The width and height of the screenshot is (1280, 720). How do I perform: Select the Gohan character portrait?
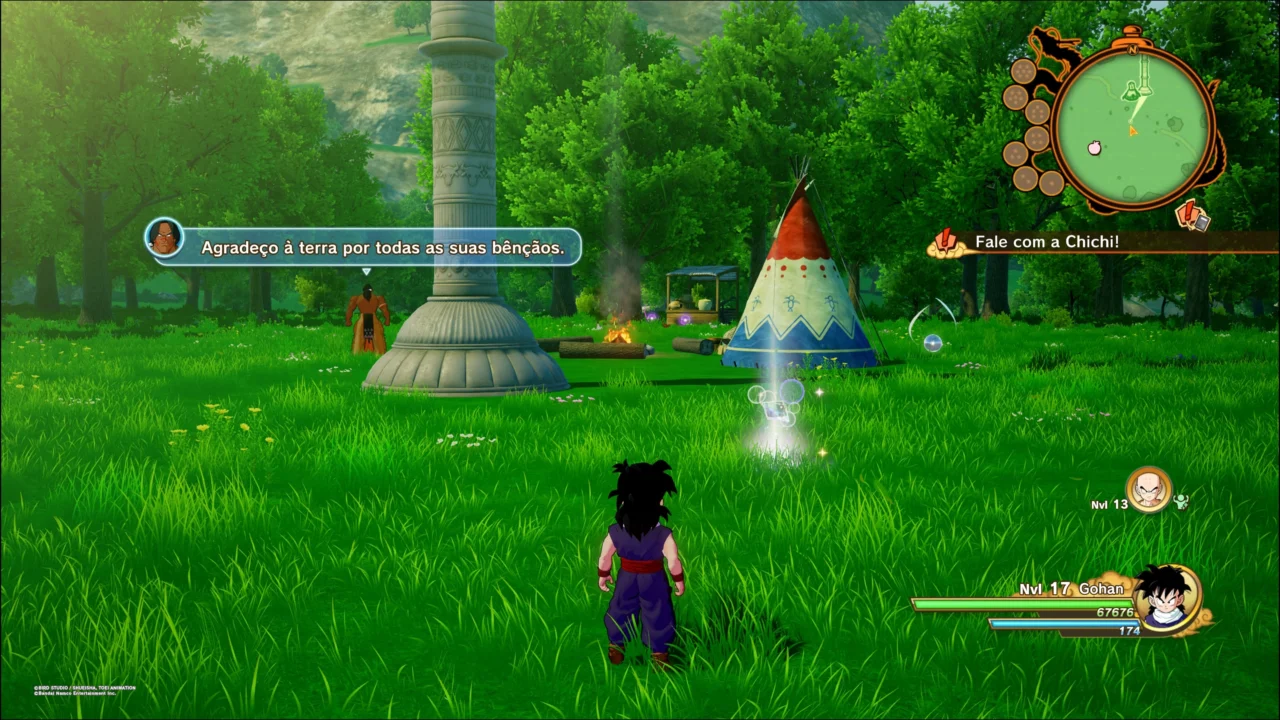point(1166,597)
